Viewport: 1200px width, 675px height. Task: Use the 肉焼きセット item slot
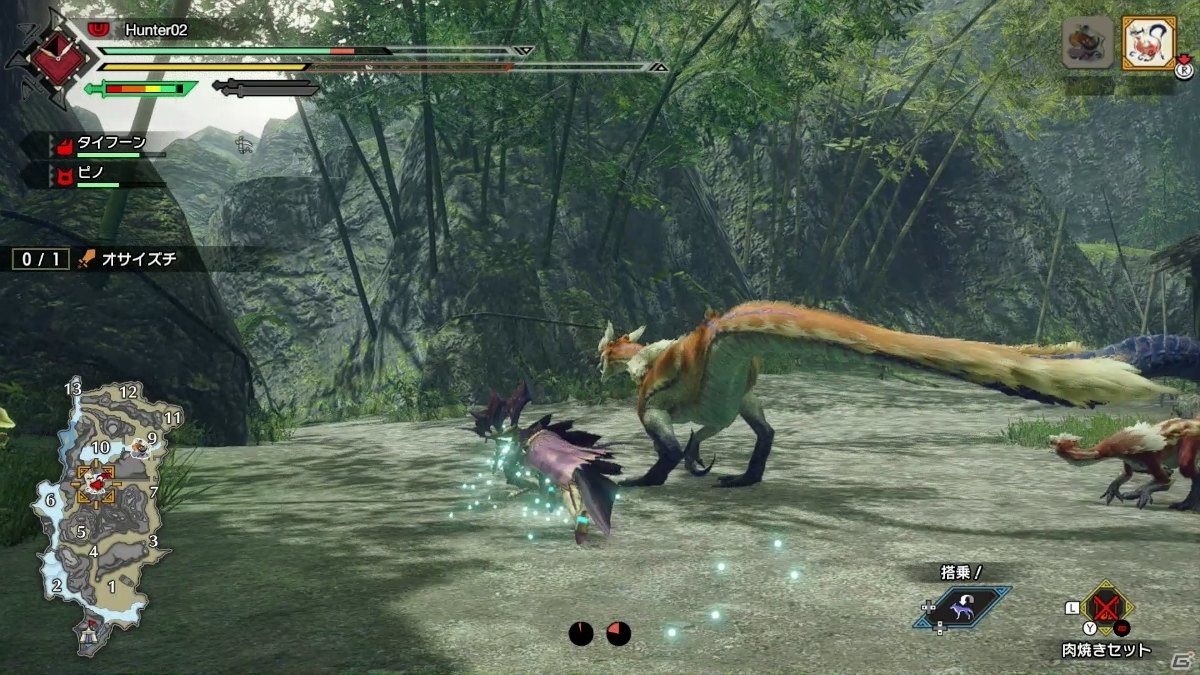pos(1105,607)
